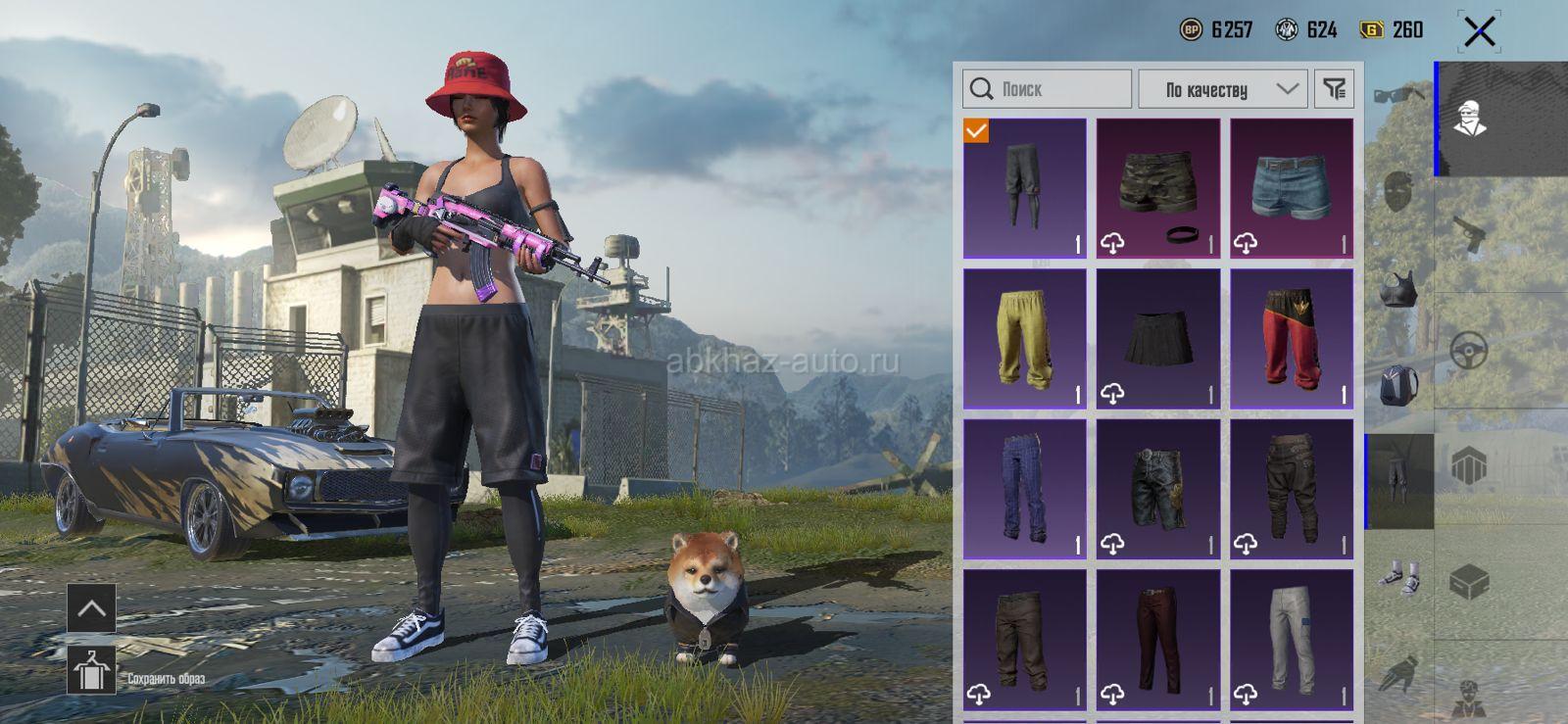Open the backpack subcategory

[1398, 384]
